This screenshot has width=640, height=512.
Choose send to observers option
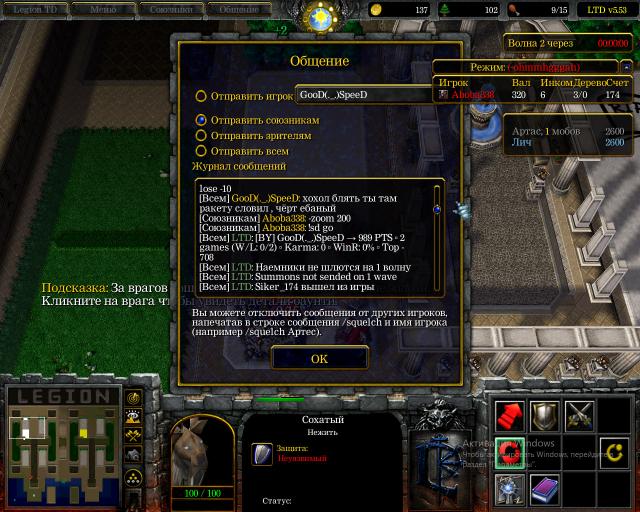pos(201,135)
